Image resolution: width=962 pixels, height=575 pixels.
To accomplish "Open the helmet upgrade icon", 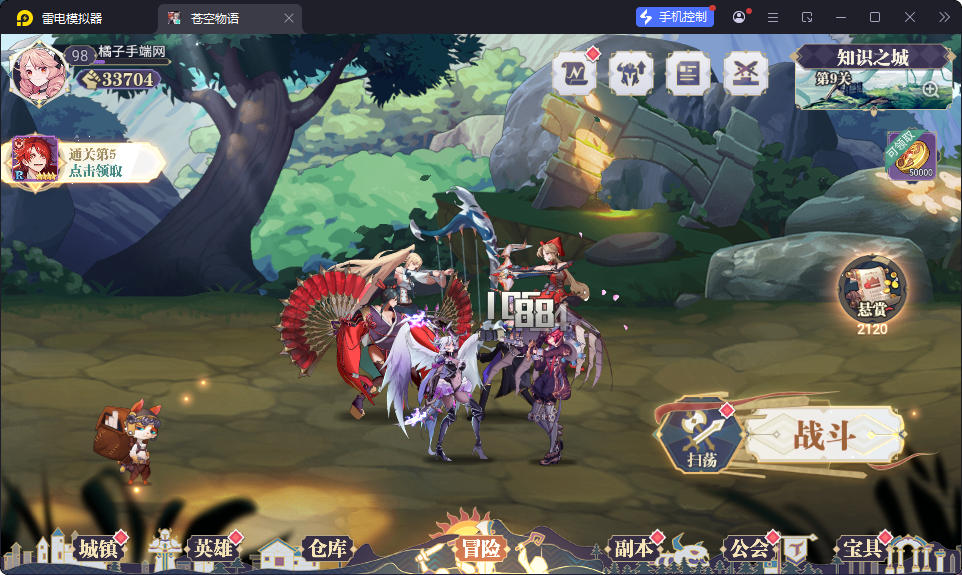I will 632,73.
